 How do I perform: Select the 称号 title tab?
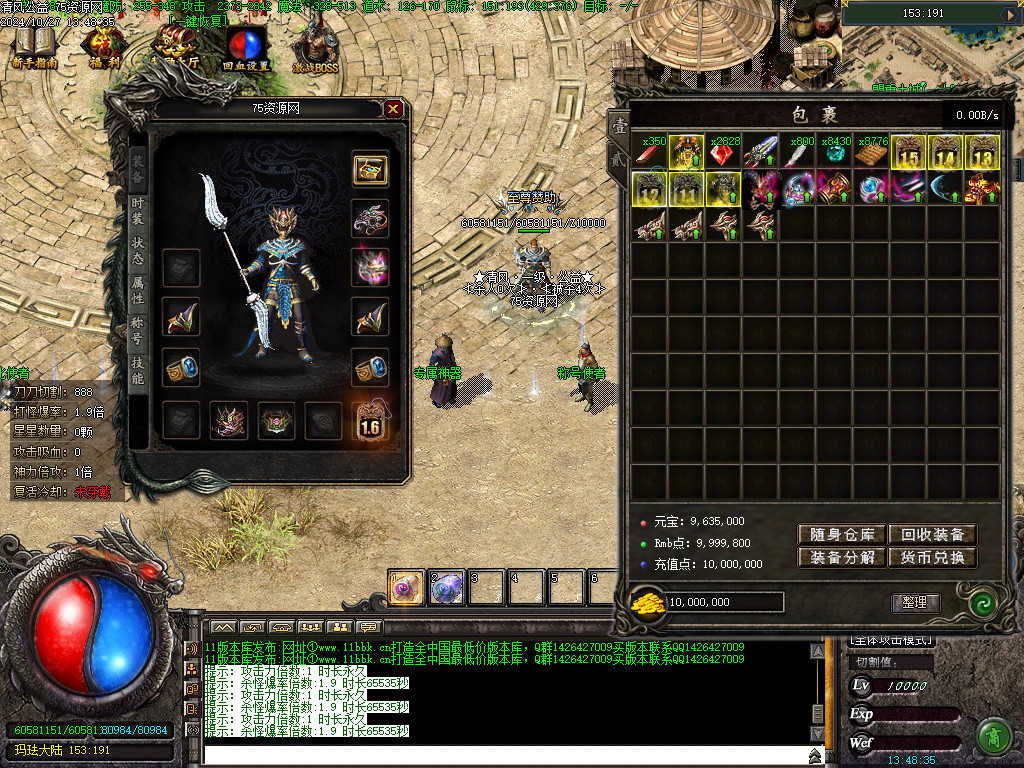tap(138, 330)
